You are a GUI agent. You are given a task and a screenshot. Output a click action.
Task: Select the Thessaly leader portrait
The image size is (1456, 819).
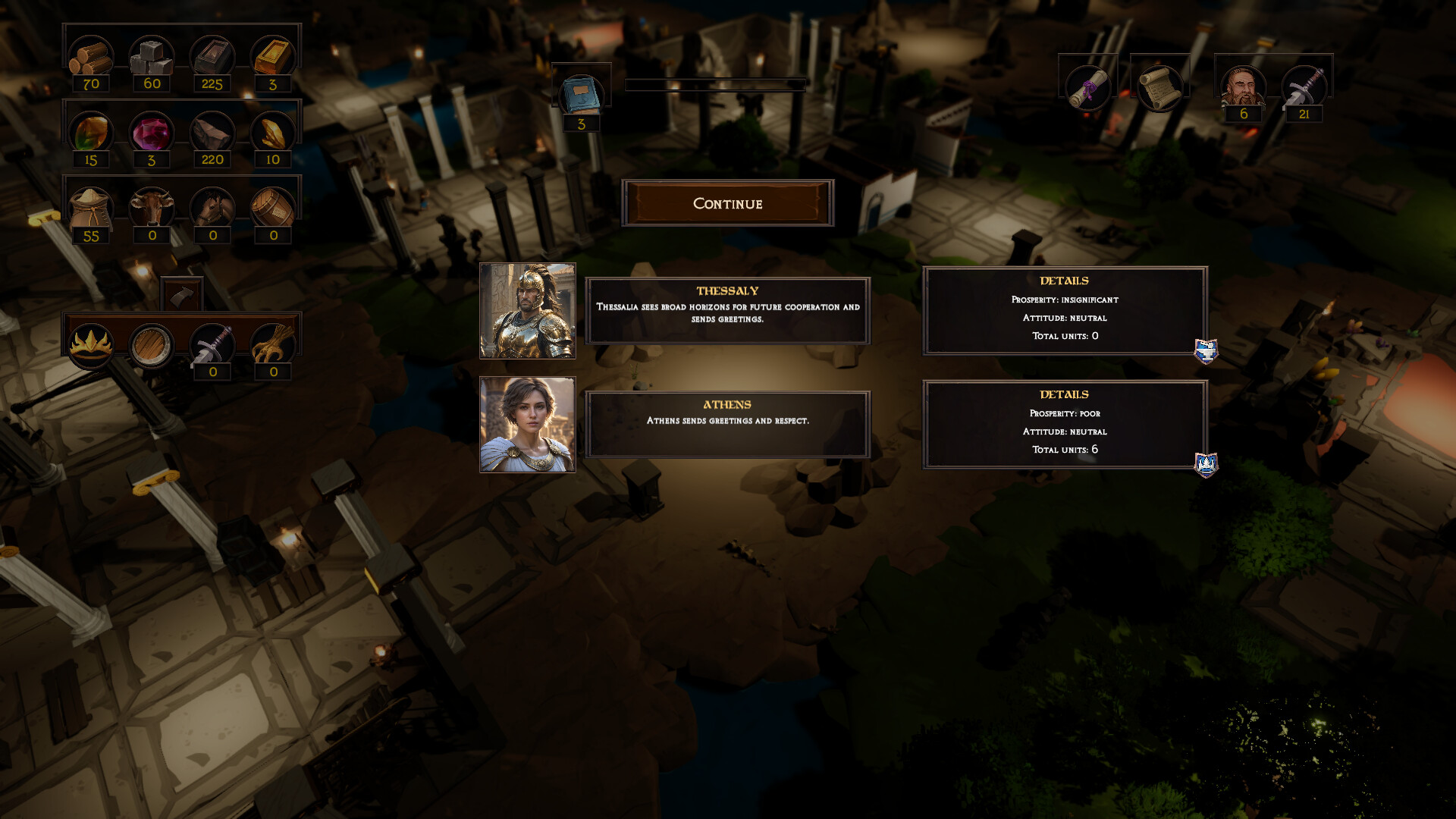[528, 311]
